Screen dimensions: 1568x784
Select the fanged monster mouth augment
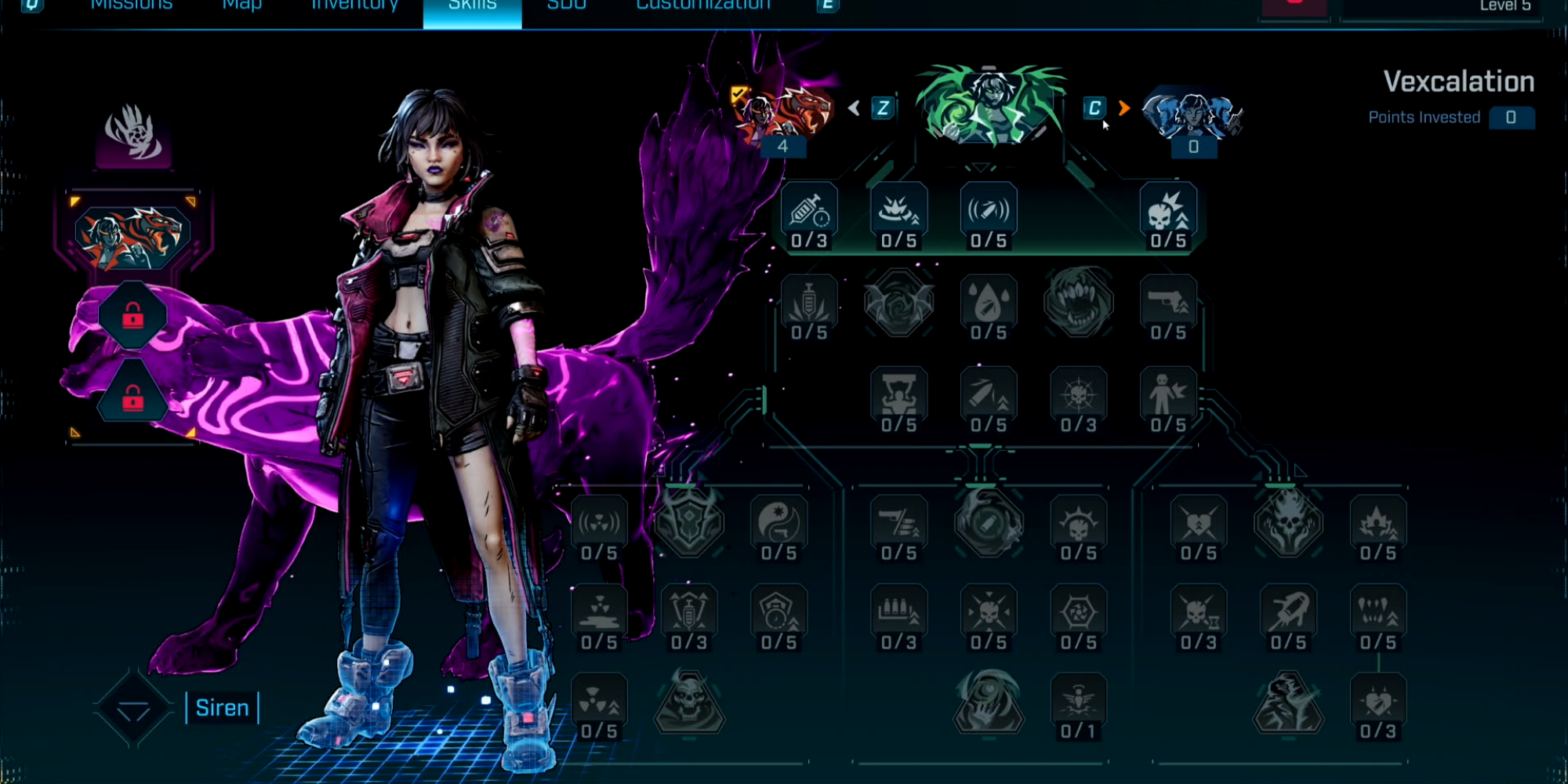pos(1079,303)
